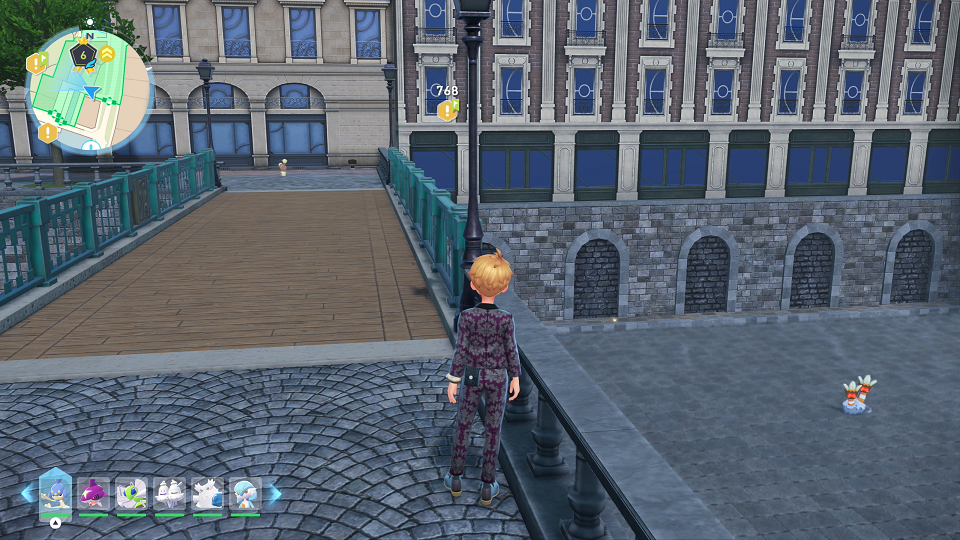Select the orange exclamation marker below the minimap
Screen dimensions: 960x540
coord(47,132)
